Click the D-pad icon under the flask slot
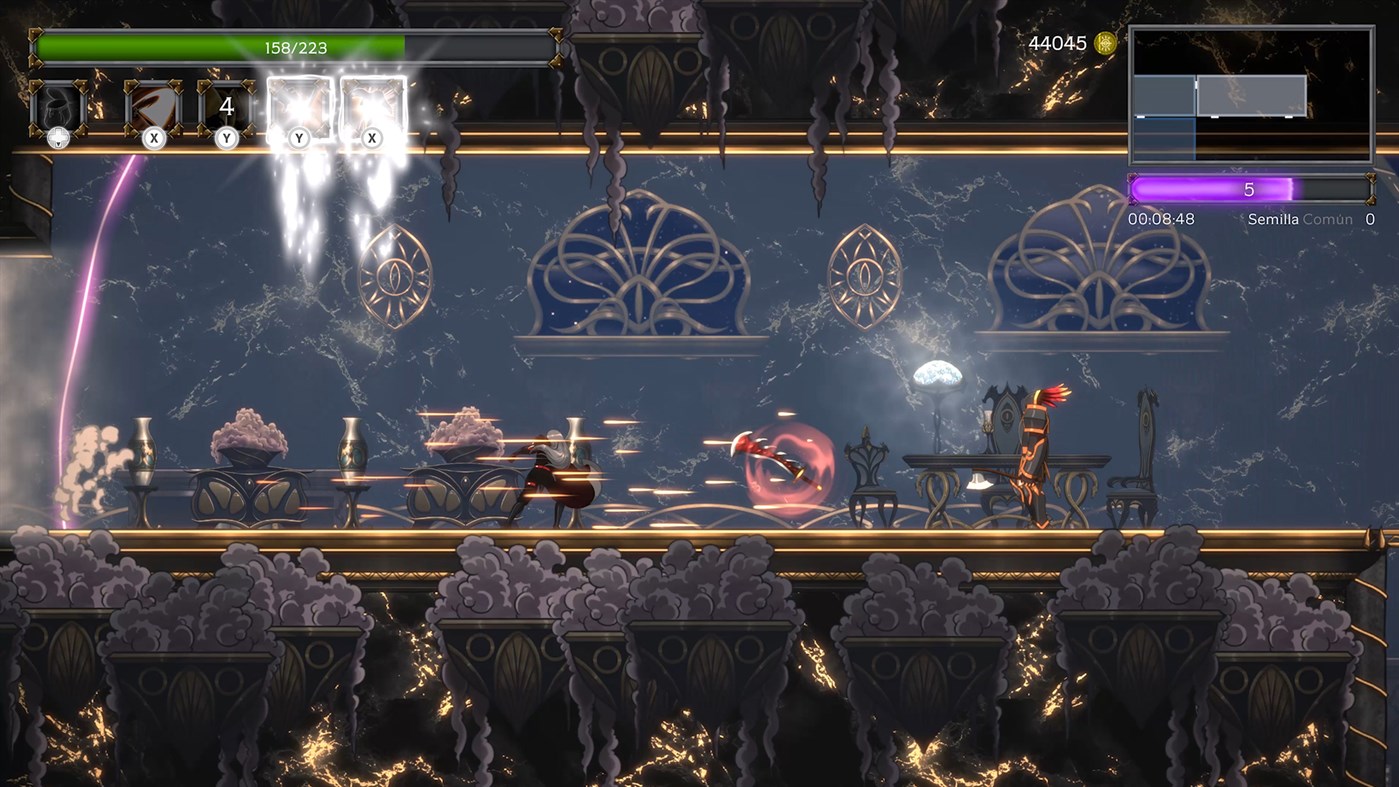 [57, 138]
